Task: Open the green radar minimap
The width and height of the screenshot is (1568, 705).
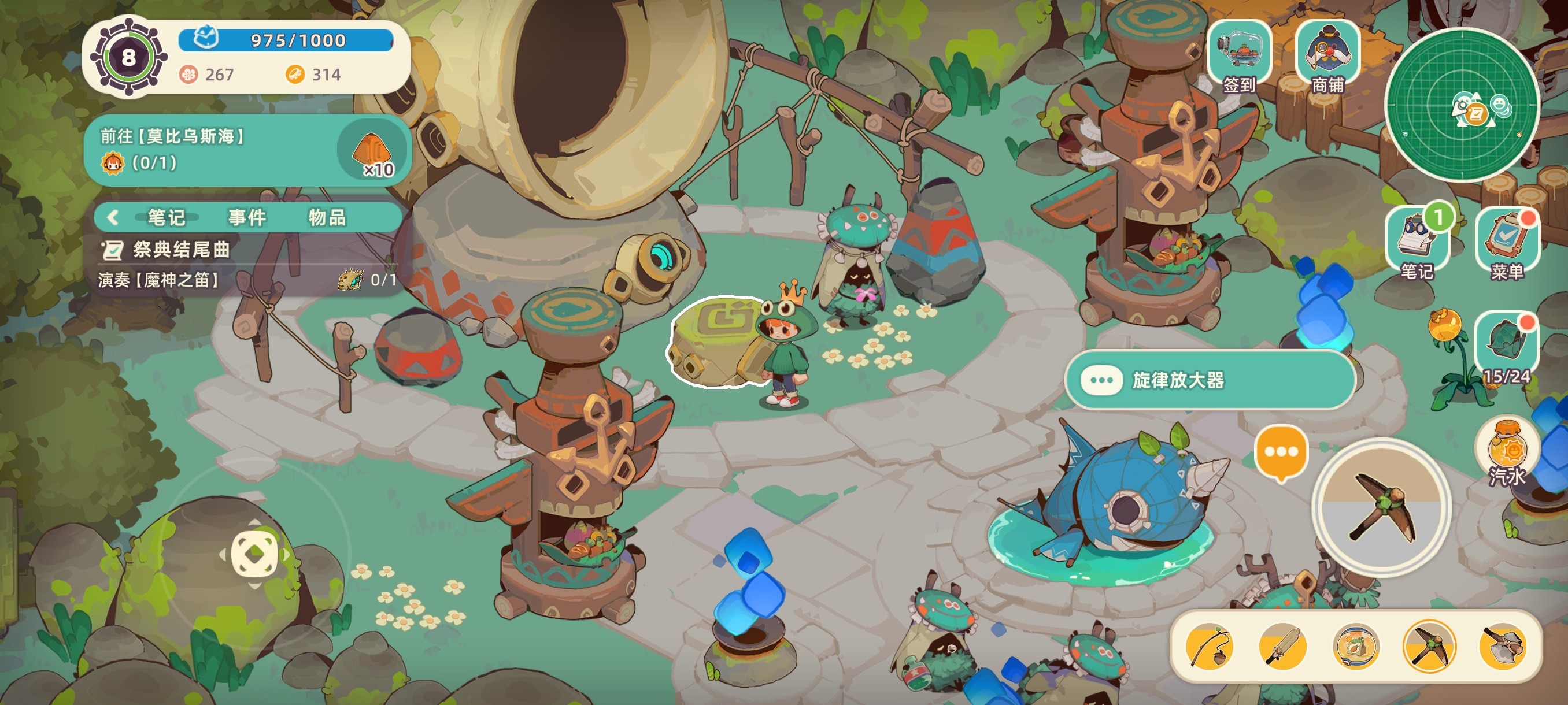Action: tap(1462, 105)
